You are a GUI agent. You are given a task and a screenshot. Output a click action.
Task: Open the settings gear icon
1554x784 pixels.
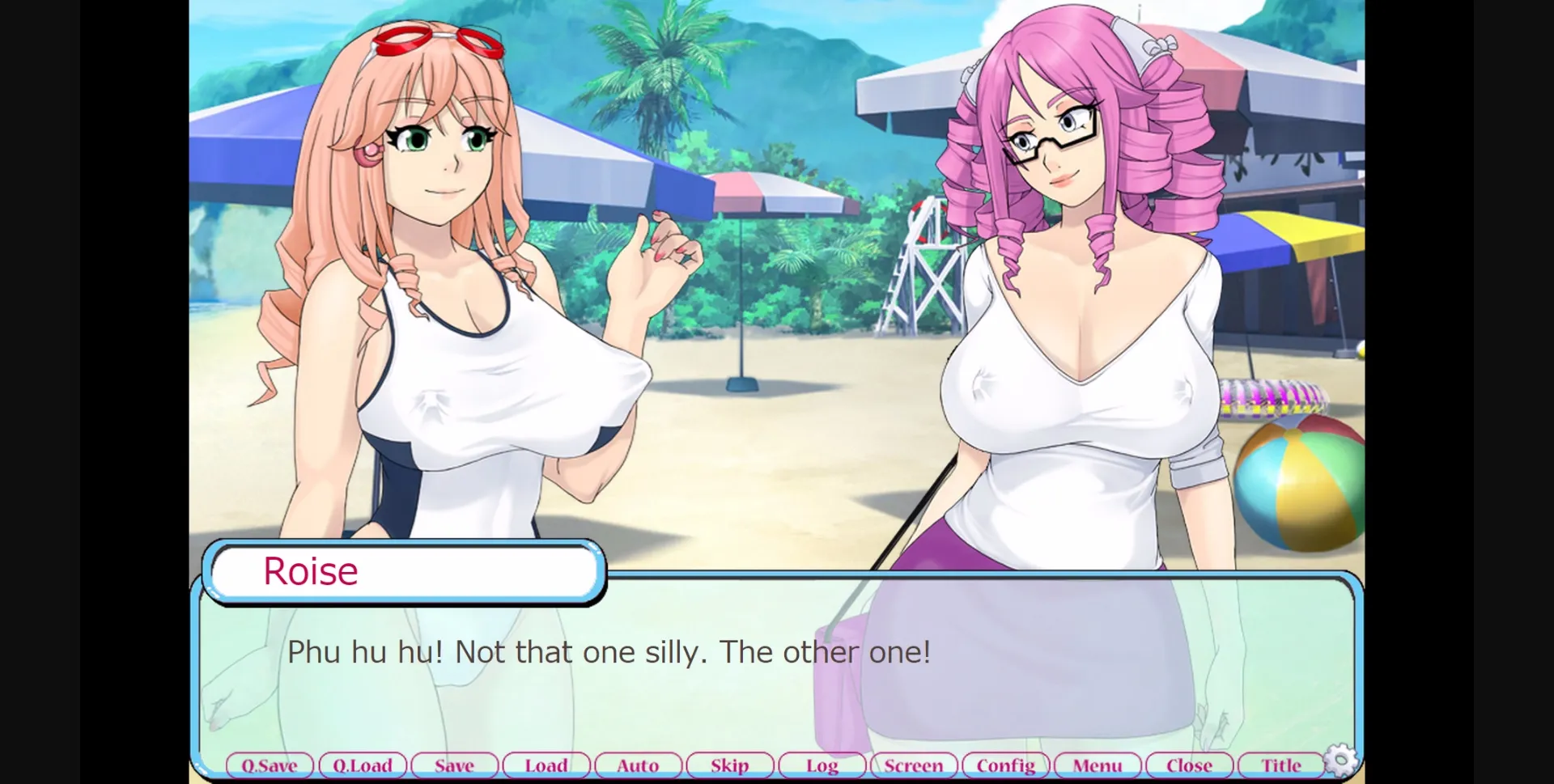(x=1340, y=760)
